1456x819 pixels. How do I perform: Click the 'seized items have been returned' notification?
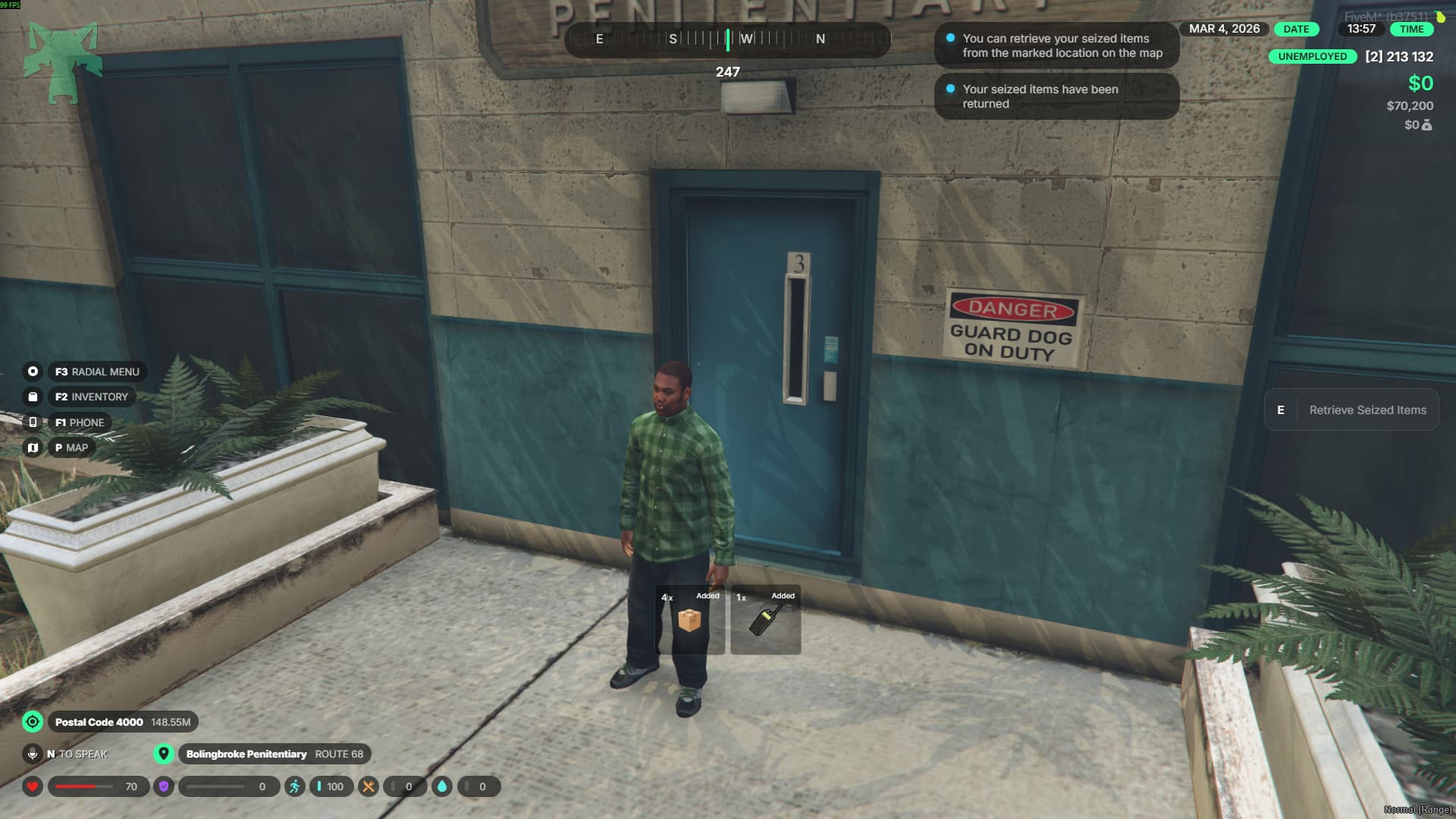[x=1056, y=96]
